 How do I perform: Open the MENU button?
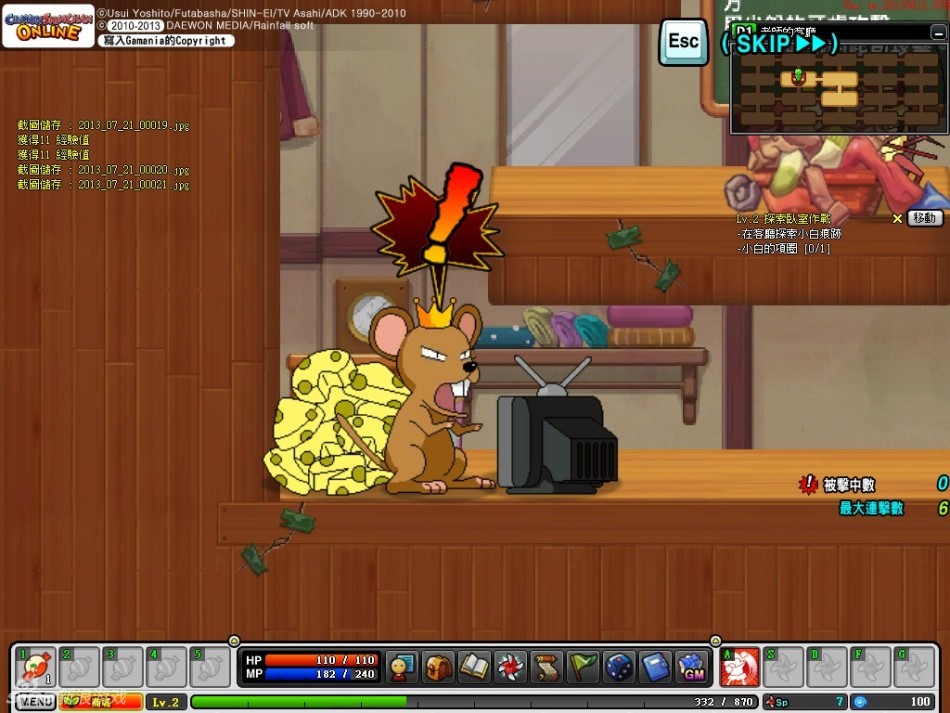34,701
